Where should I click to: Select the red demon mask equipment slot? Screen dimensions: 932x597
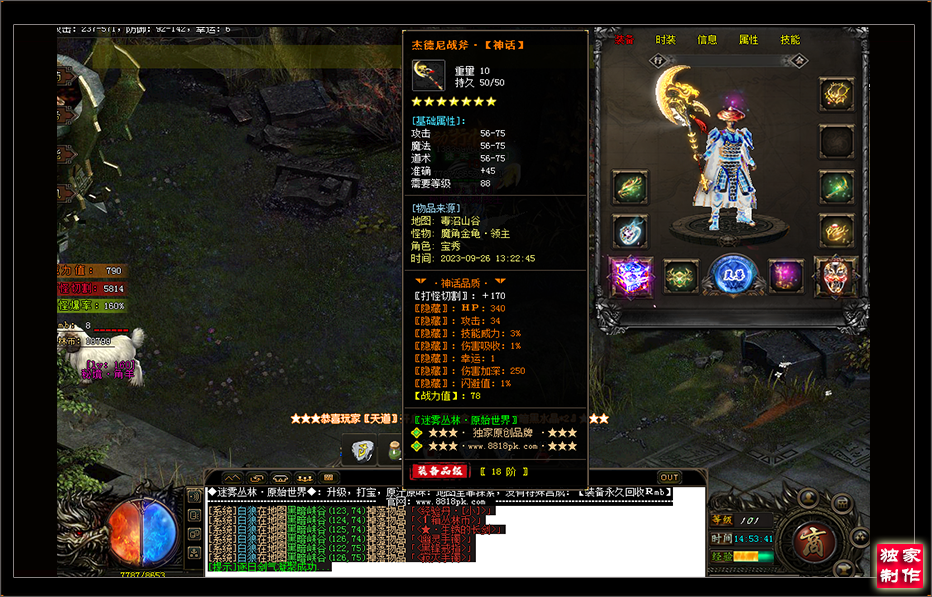(x=836, y=274)
